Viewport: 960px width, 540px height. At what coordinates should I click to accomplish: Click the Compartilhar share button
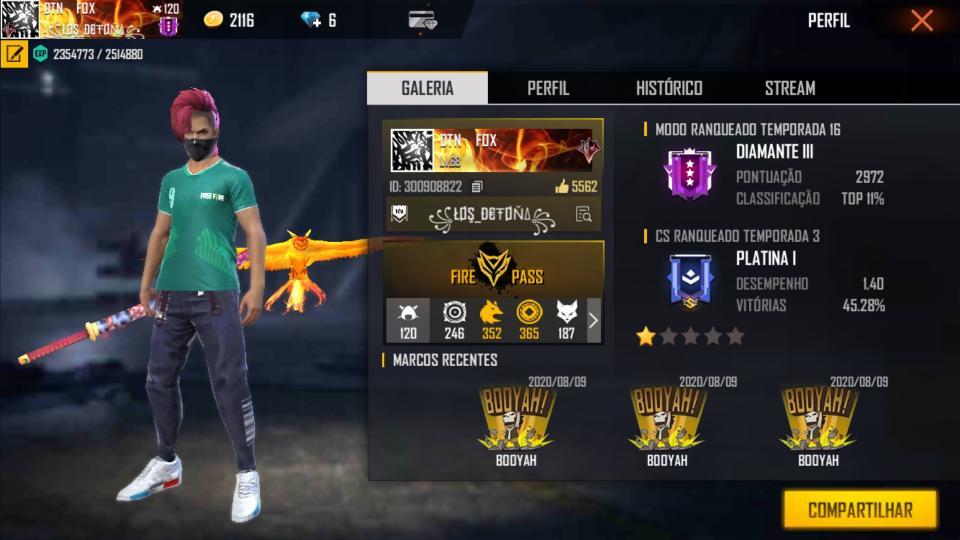860,509
